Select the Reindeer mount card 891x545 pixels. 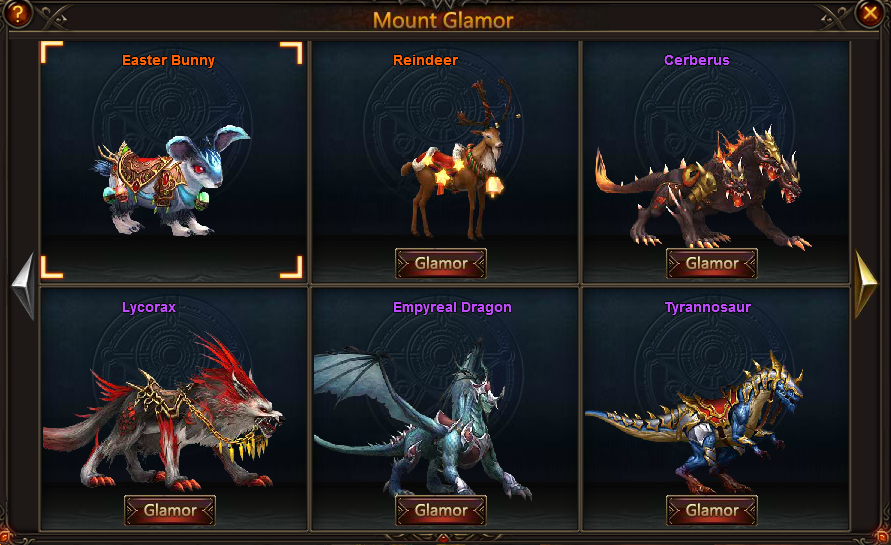[441, 150]
